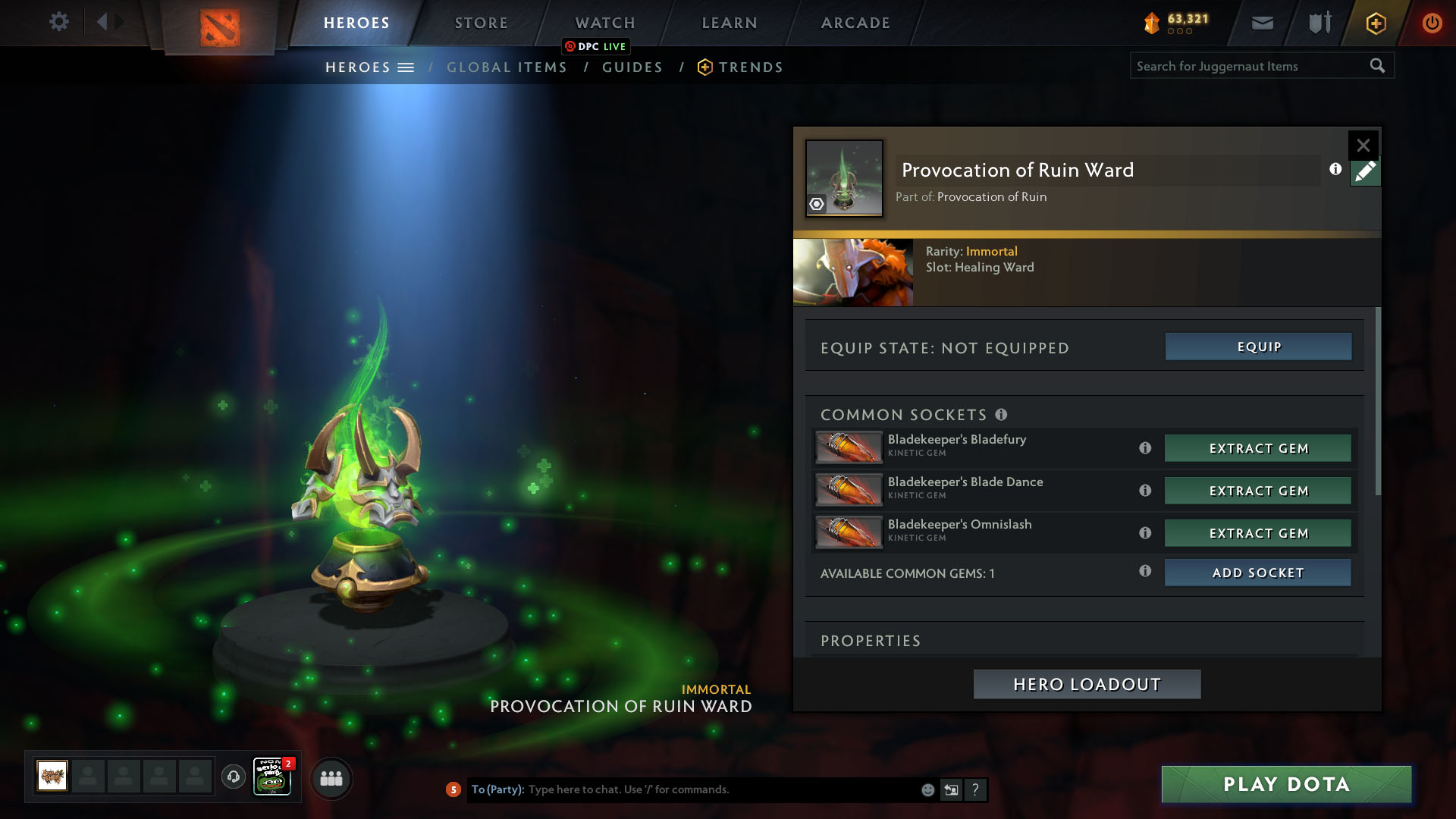Close the item details panel

coord(1363,145)
